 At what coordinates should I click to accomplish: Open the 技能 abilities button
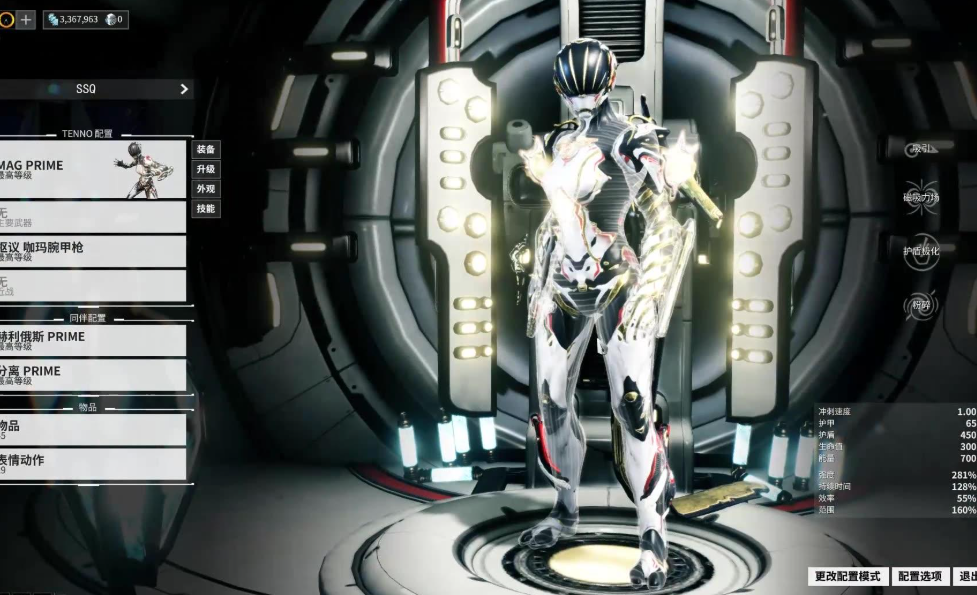206,209
